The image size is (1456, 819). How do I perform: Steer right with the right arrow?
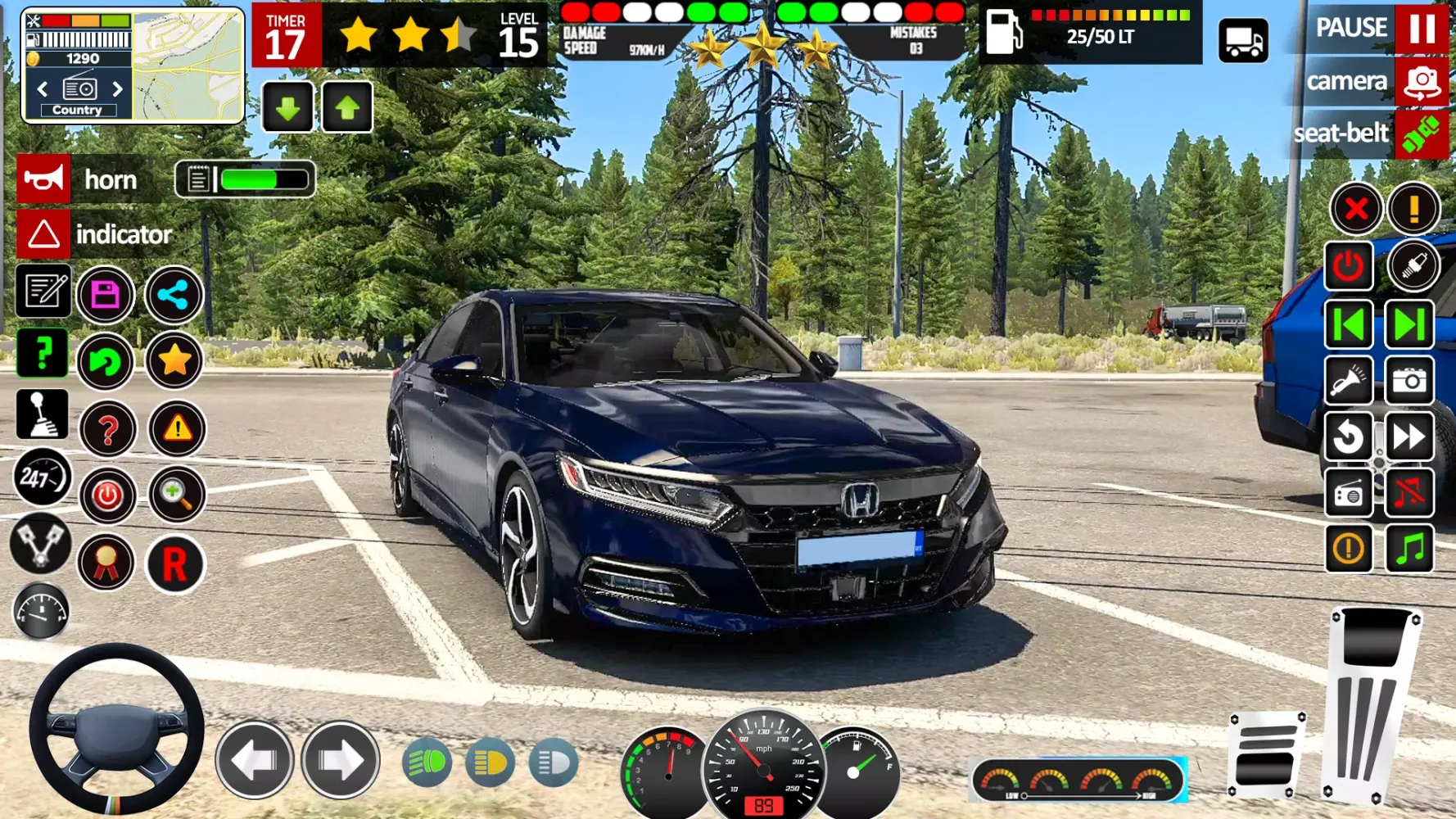pos(341,761)
